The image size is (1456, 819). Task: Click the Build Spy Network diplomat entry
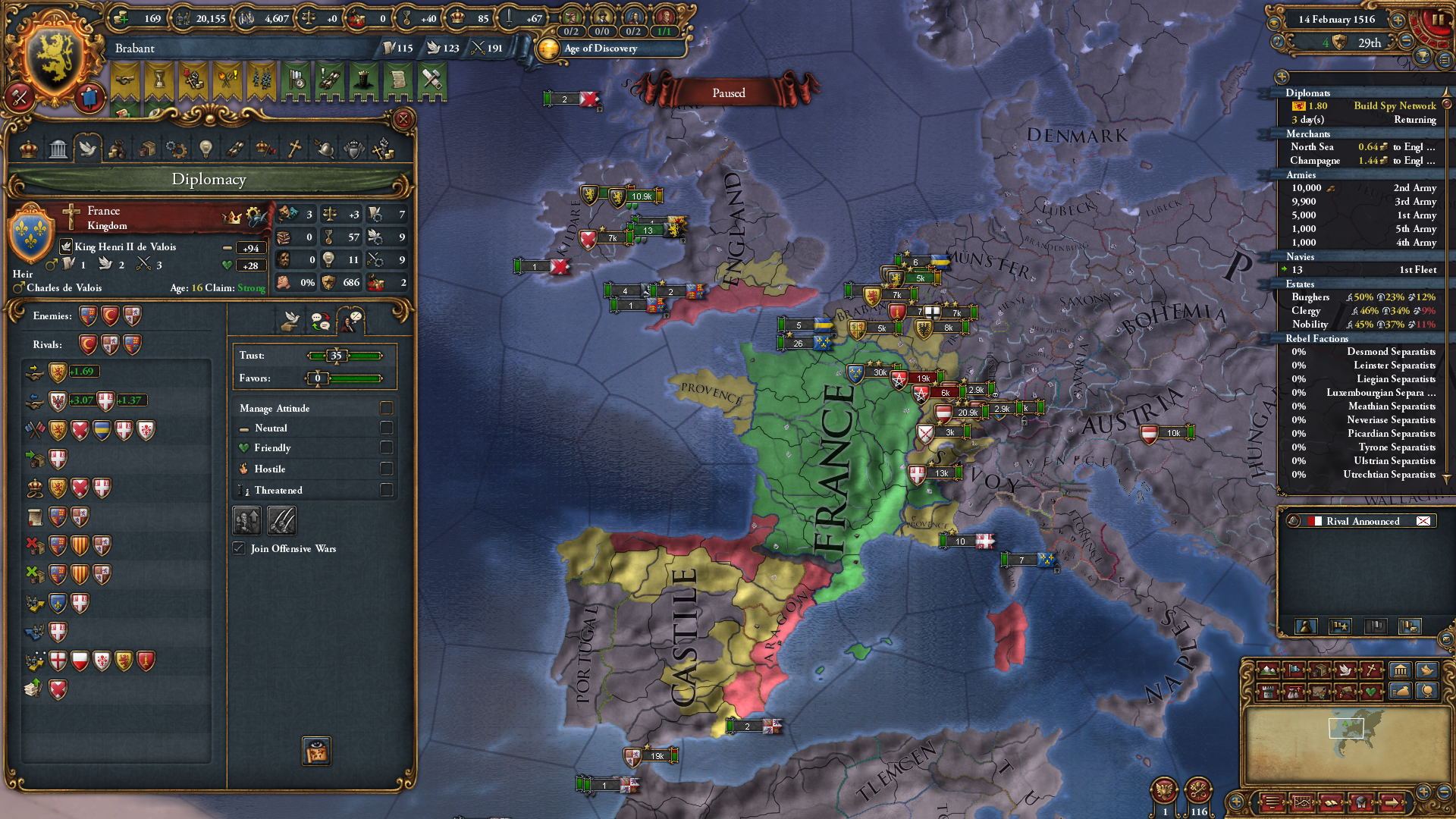[1395, 105]
